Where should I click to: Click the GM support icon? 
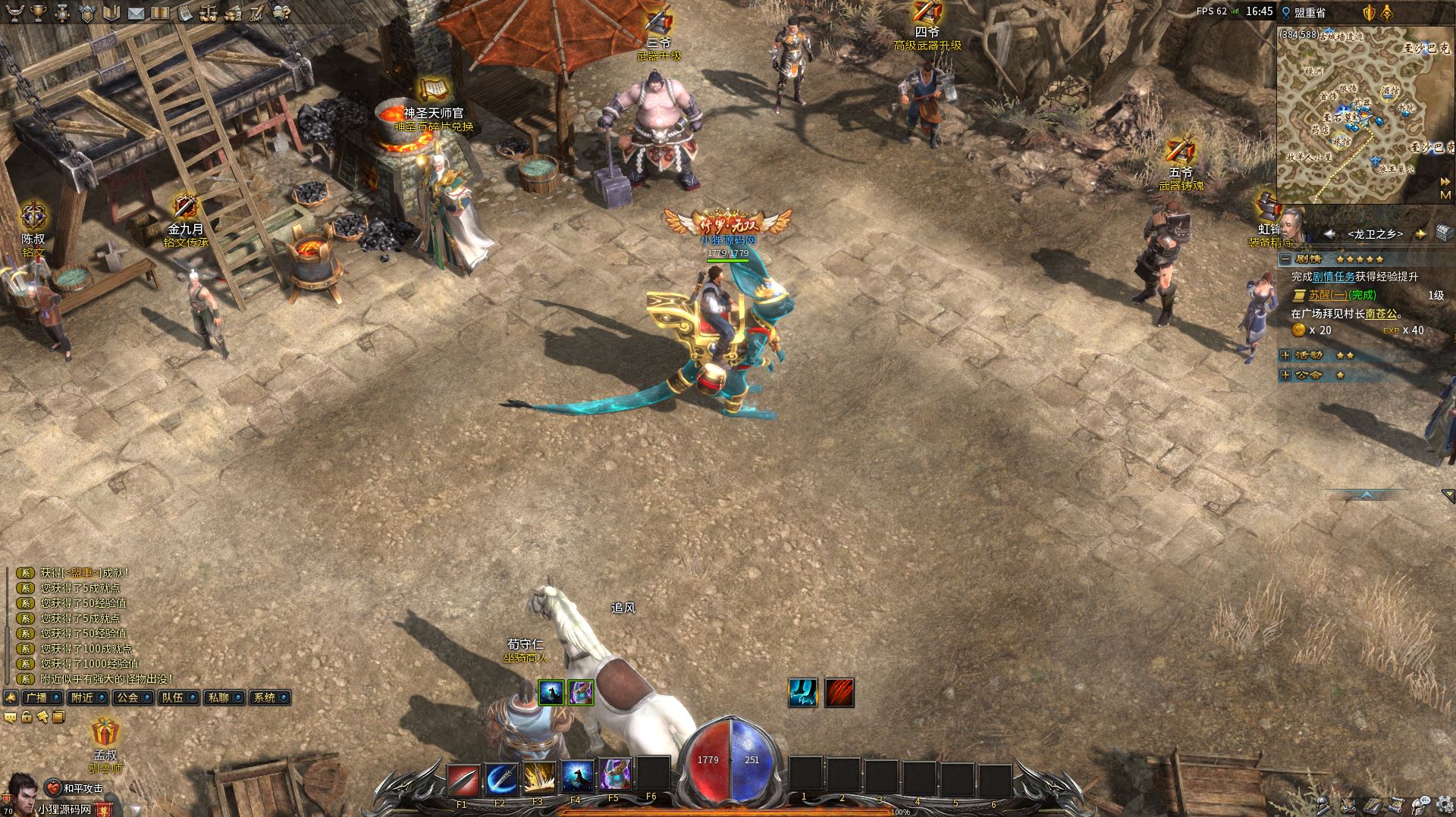click(x=257, y=14)
